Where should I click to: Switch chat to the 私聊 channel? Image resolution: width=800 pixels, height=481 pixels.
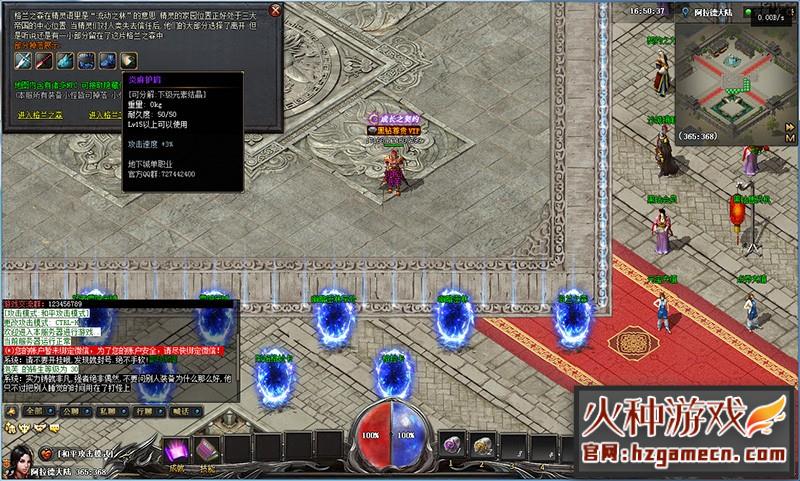click(x=108, y=411)
